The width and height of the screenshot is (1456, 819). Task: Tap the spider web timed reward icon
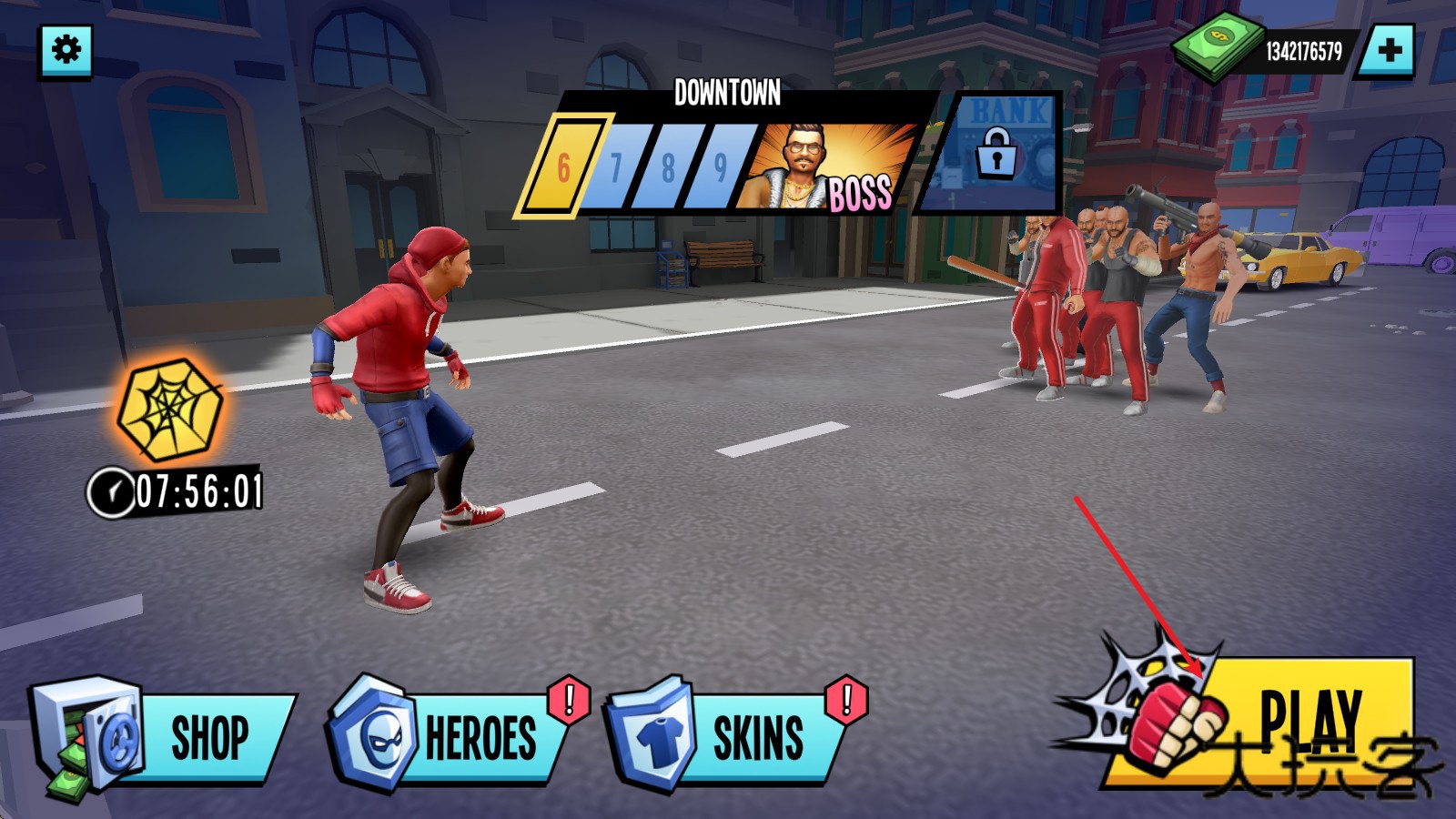(x=170, y=409)
